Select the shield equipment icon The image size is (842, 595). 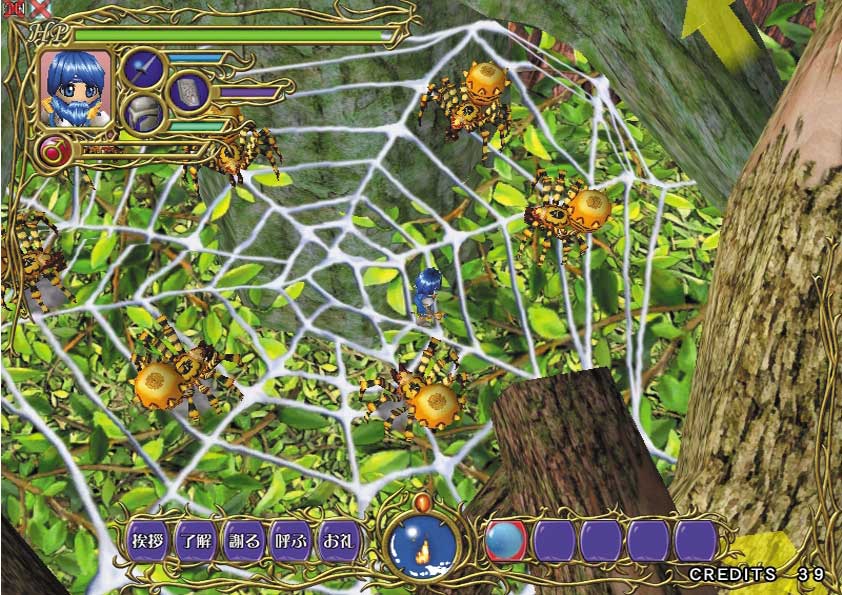pyautogui.click(x=187, y=91)
